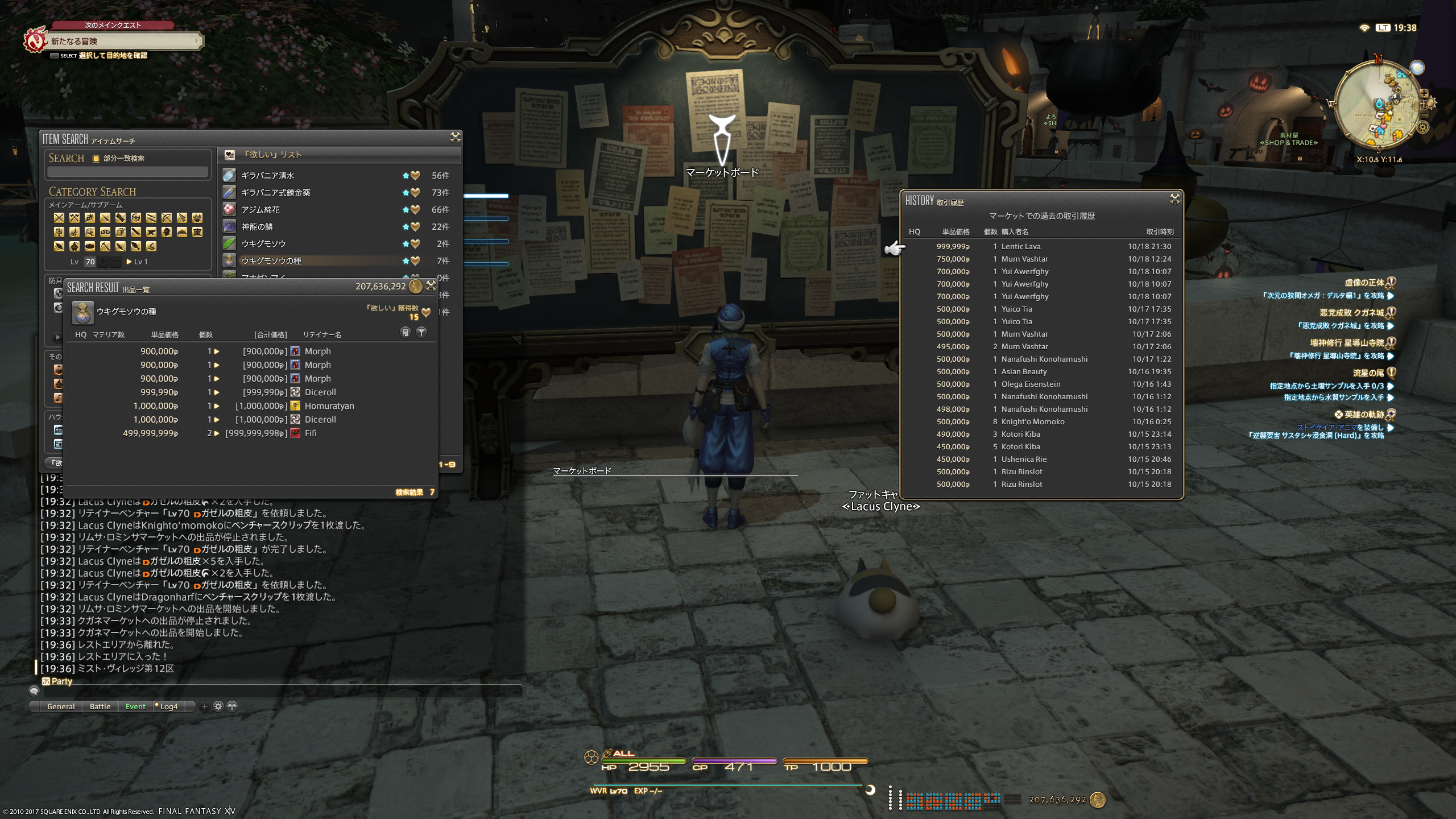This screenshot has width=1456, height=819.
Task: Select ギラバニア清水 in the wish list
Action: click(267, 176)
